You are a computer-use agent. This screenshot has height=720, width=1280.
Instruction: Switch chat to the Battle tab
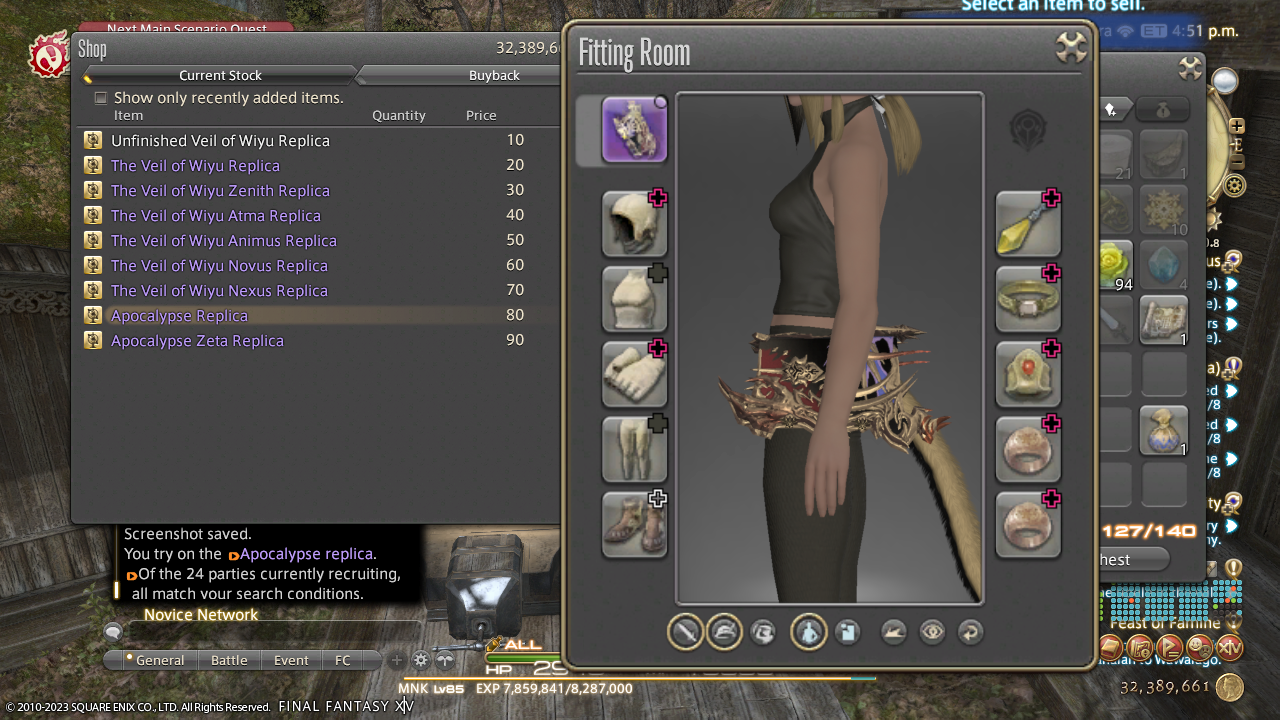pyautogui.click(x=229, y=660)
